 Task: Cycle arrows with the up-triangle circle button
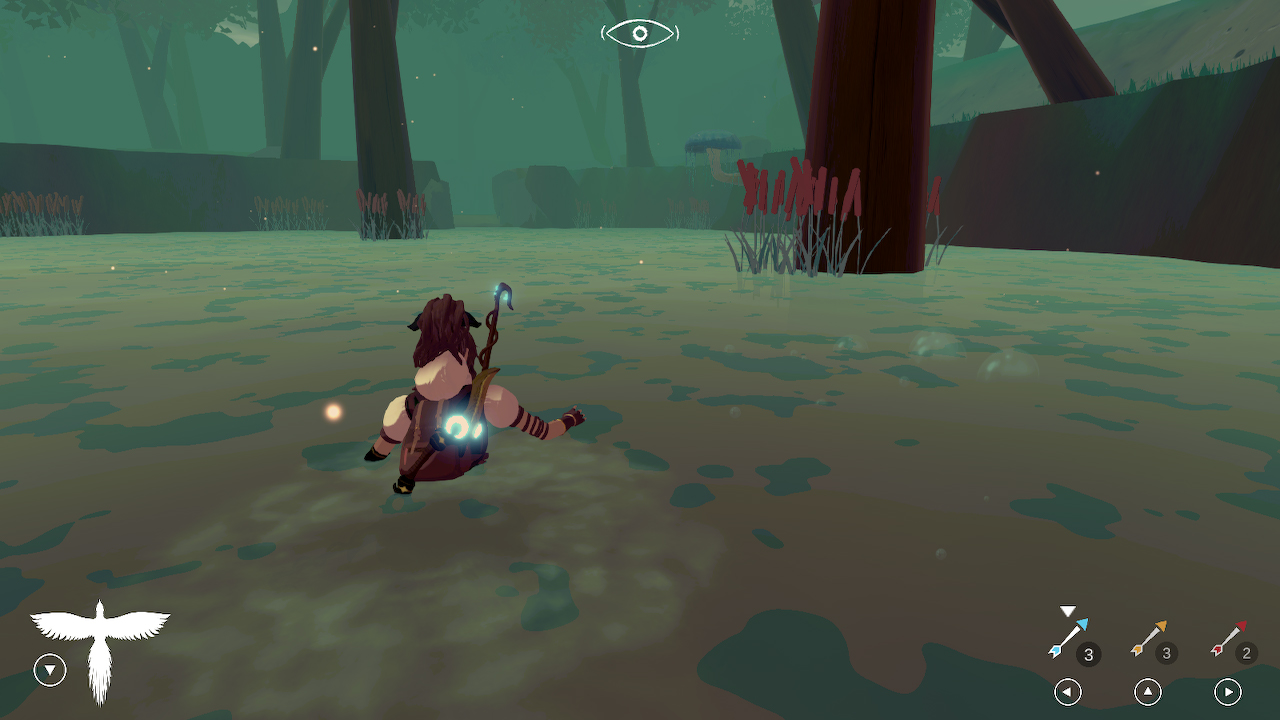click(x=1147, y=691)
